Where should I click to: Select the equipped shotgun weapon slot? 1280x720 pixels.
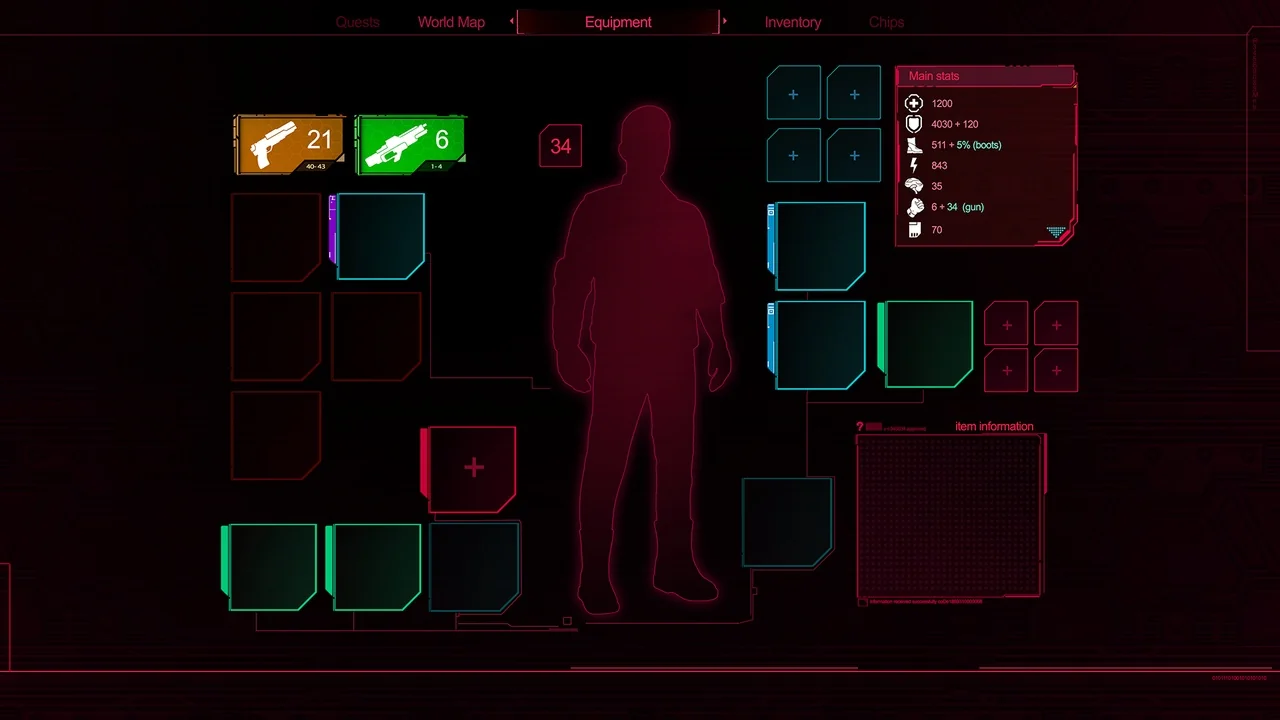click(x=410, y=142)
